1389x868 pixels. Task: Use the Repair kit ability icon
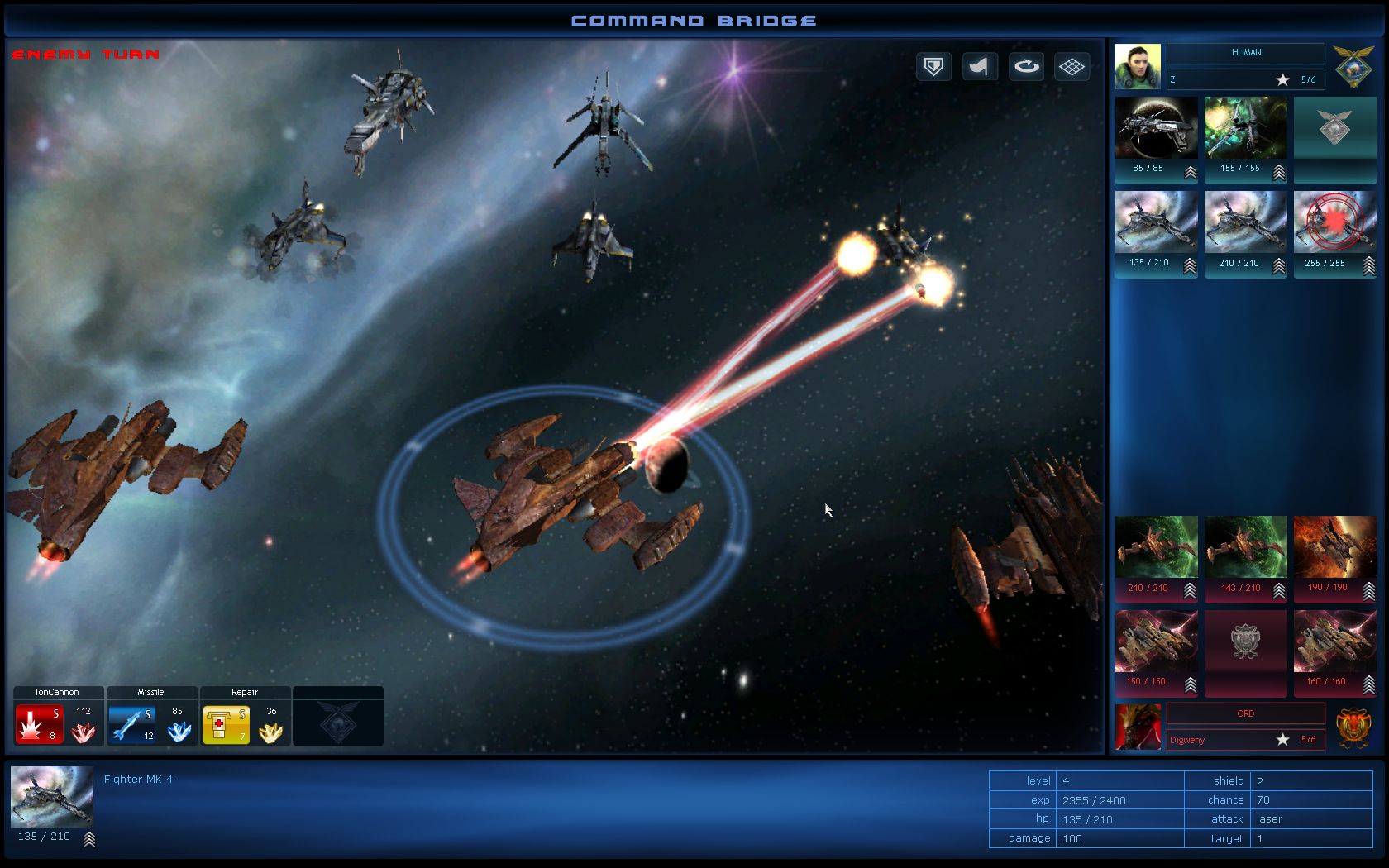click(225, 721)
